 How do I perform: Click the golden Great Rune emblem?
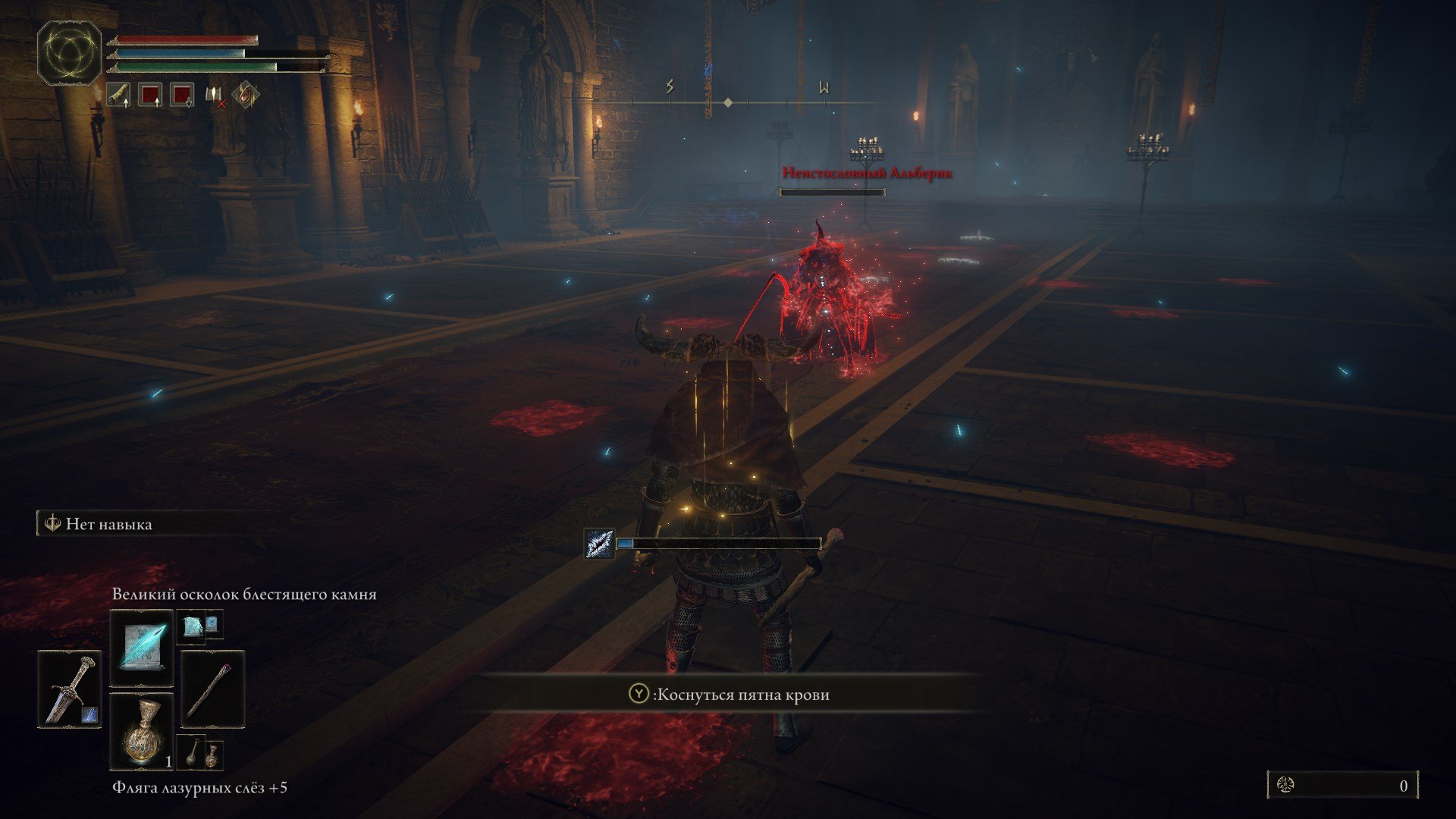coord(69,52)
